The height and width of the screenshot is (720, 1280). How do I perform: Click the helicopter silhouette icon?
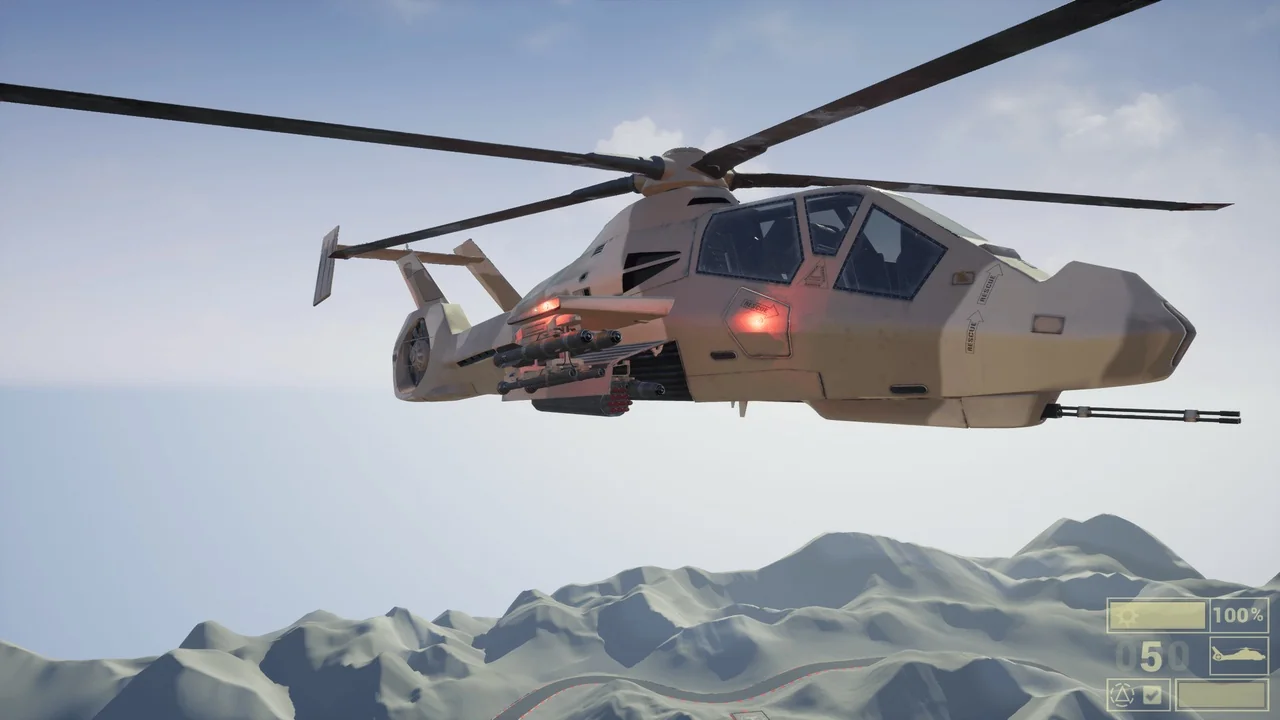coord(1238,656)
